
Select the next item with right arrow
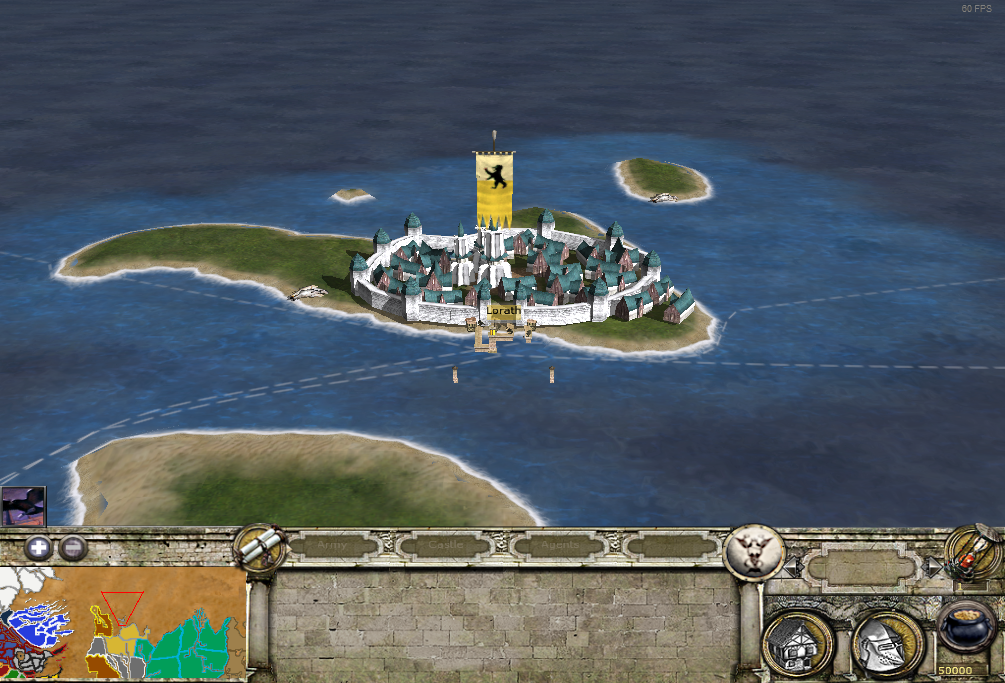point(934,567)
